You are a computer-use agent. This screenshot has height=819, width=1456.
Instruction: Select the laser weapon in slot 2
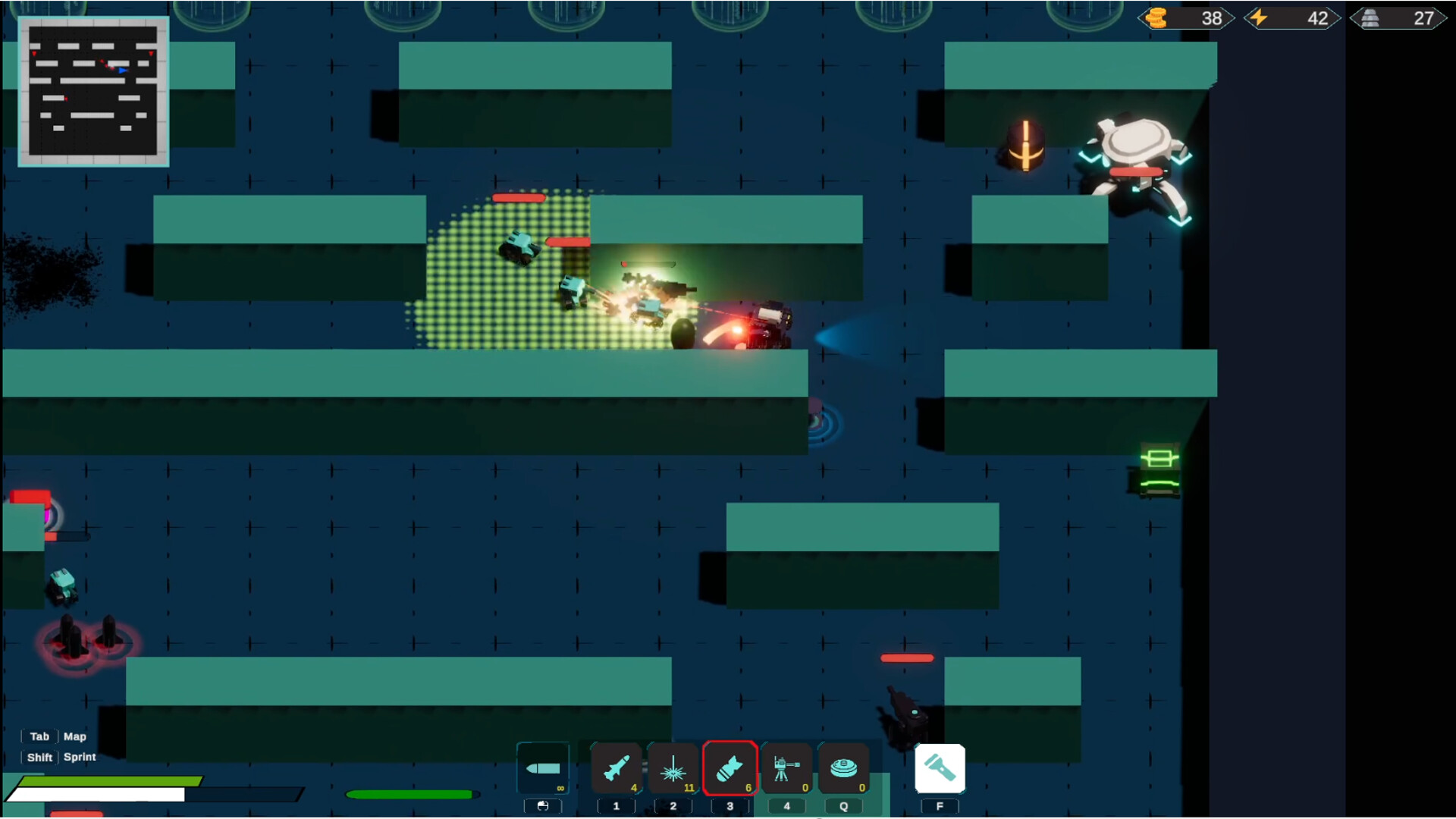click(x=673, y=769)
